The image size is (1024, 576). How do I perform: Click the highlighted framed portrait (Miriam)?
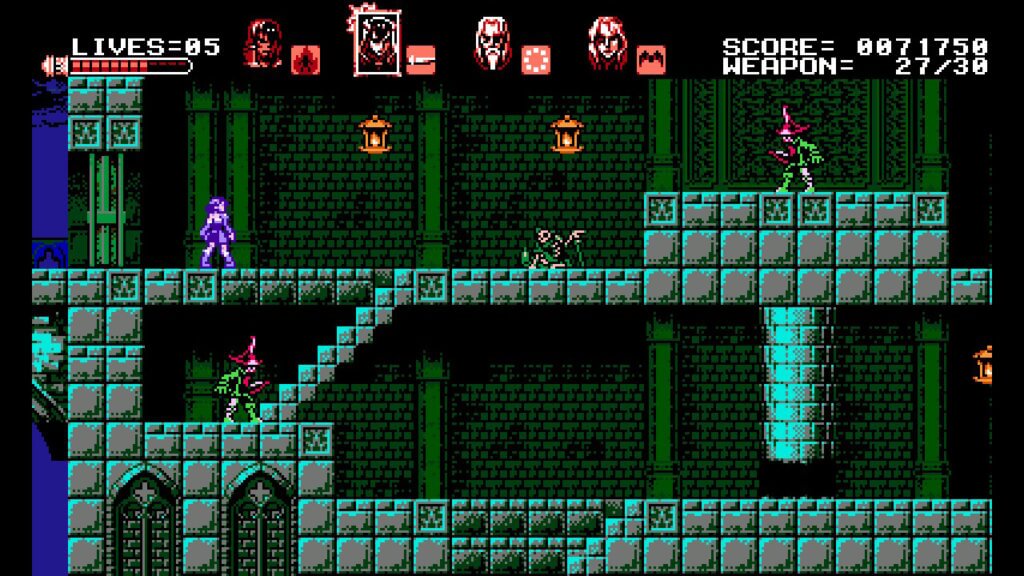click(375, 43)
